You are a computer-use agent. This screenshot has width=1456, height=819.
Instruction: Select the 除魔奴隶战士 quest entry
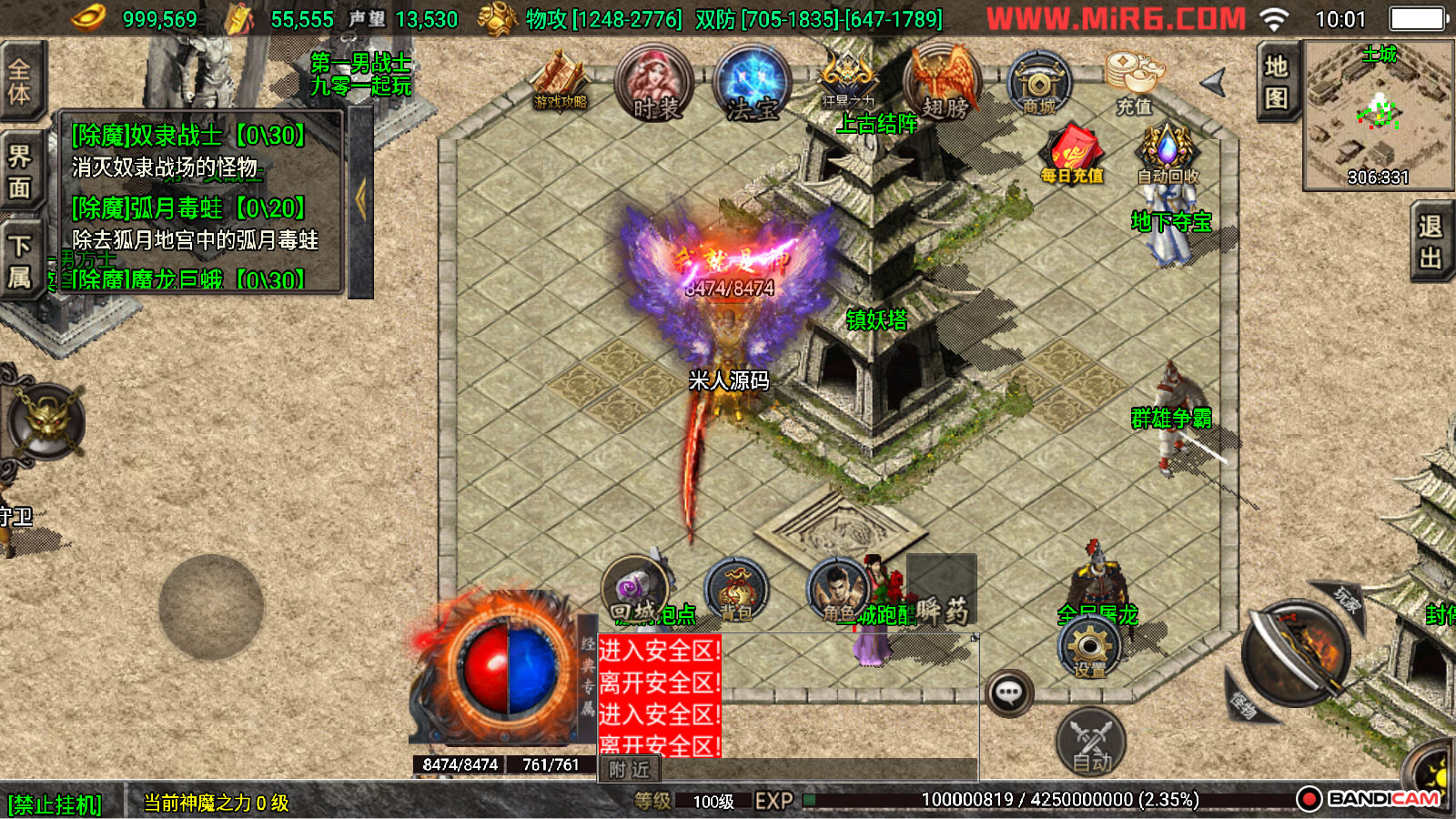[x=188, y=136]
